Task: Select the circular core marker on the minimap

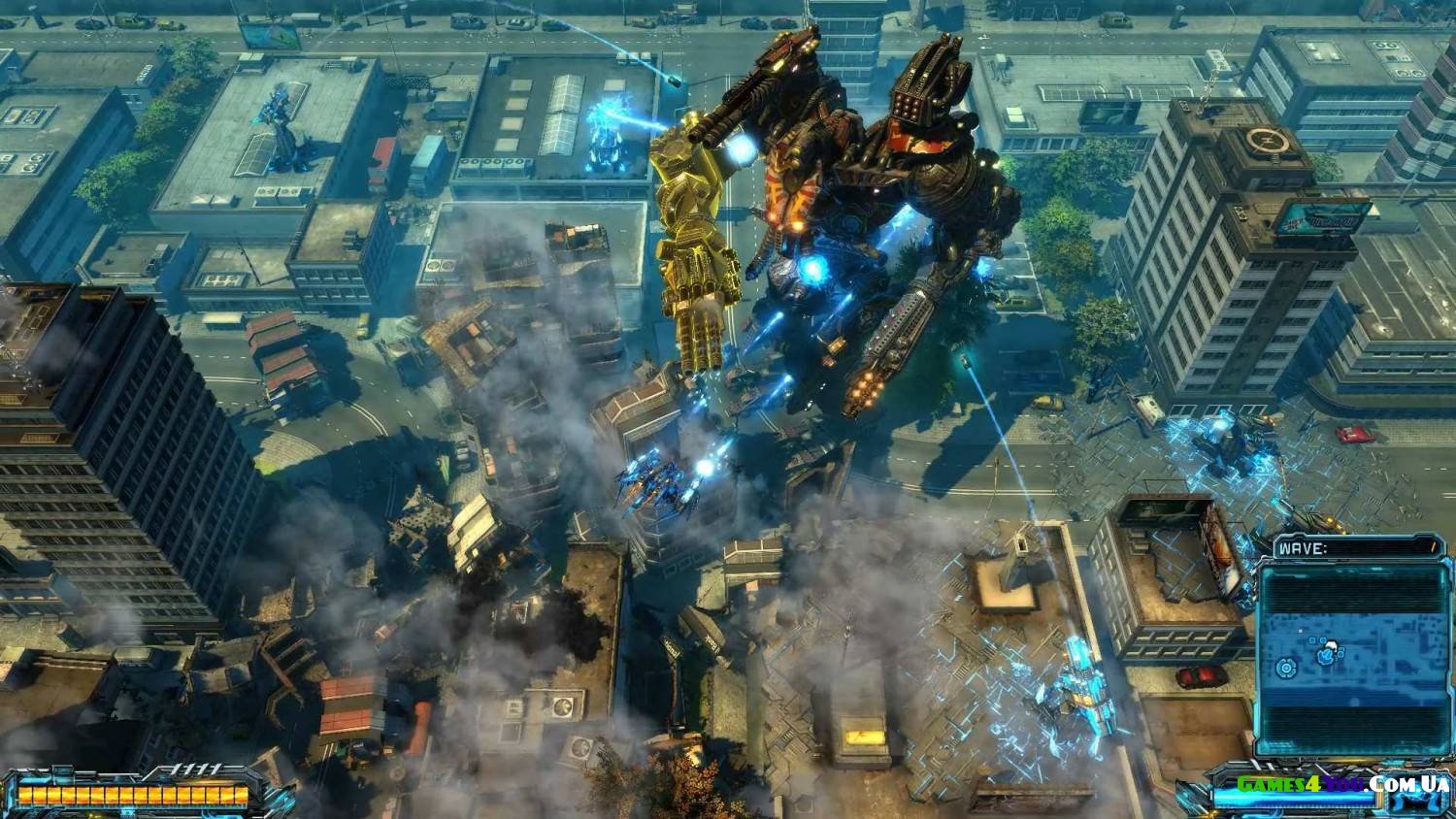Action: (1287, 668)
